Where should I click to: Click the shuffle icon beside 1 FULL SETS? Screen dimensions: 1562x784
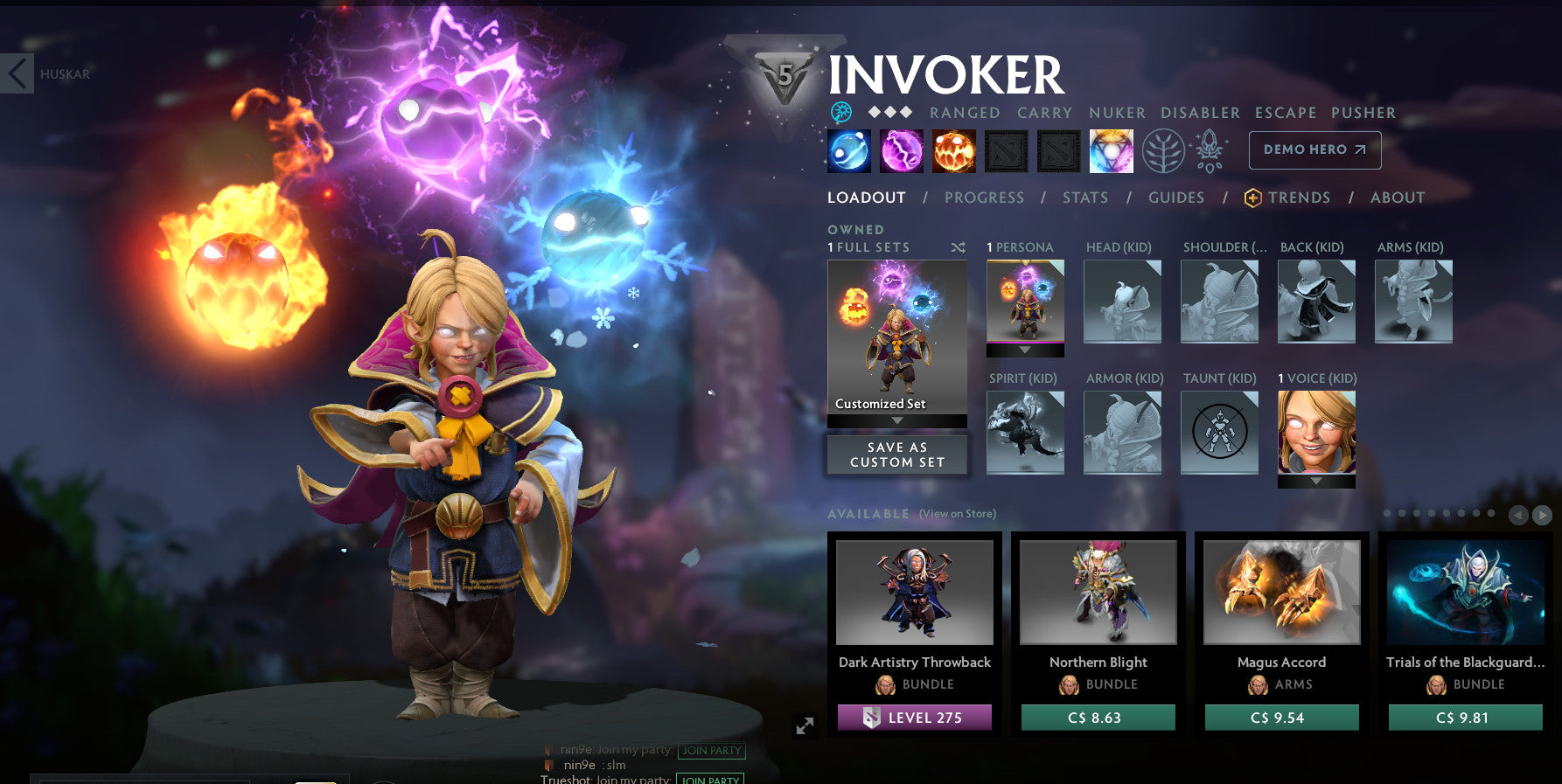tap(956, 247)
